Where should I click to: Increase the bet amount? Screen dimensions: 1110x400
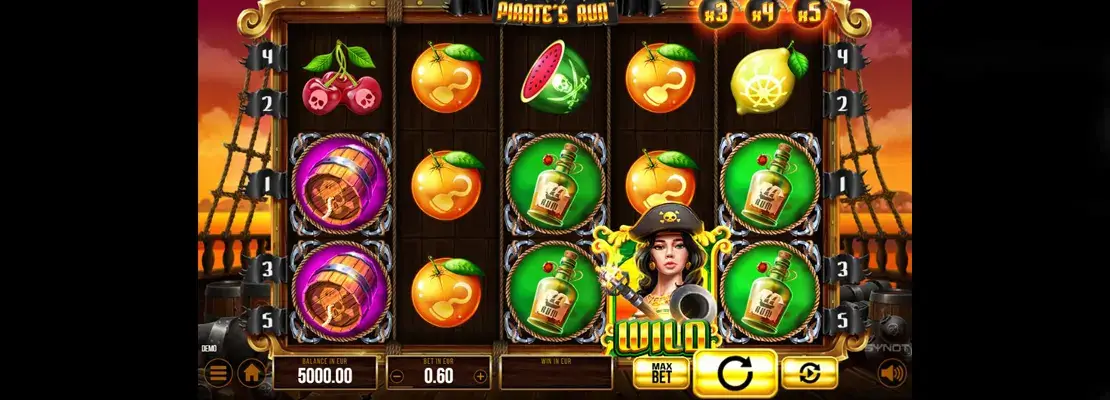point(480,377)
